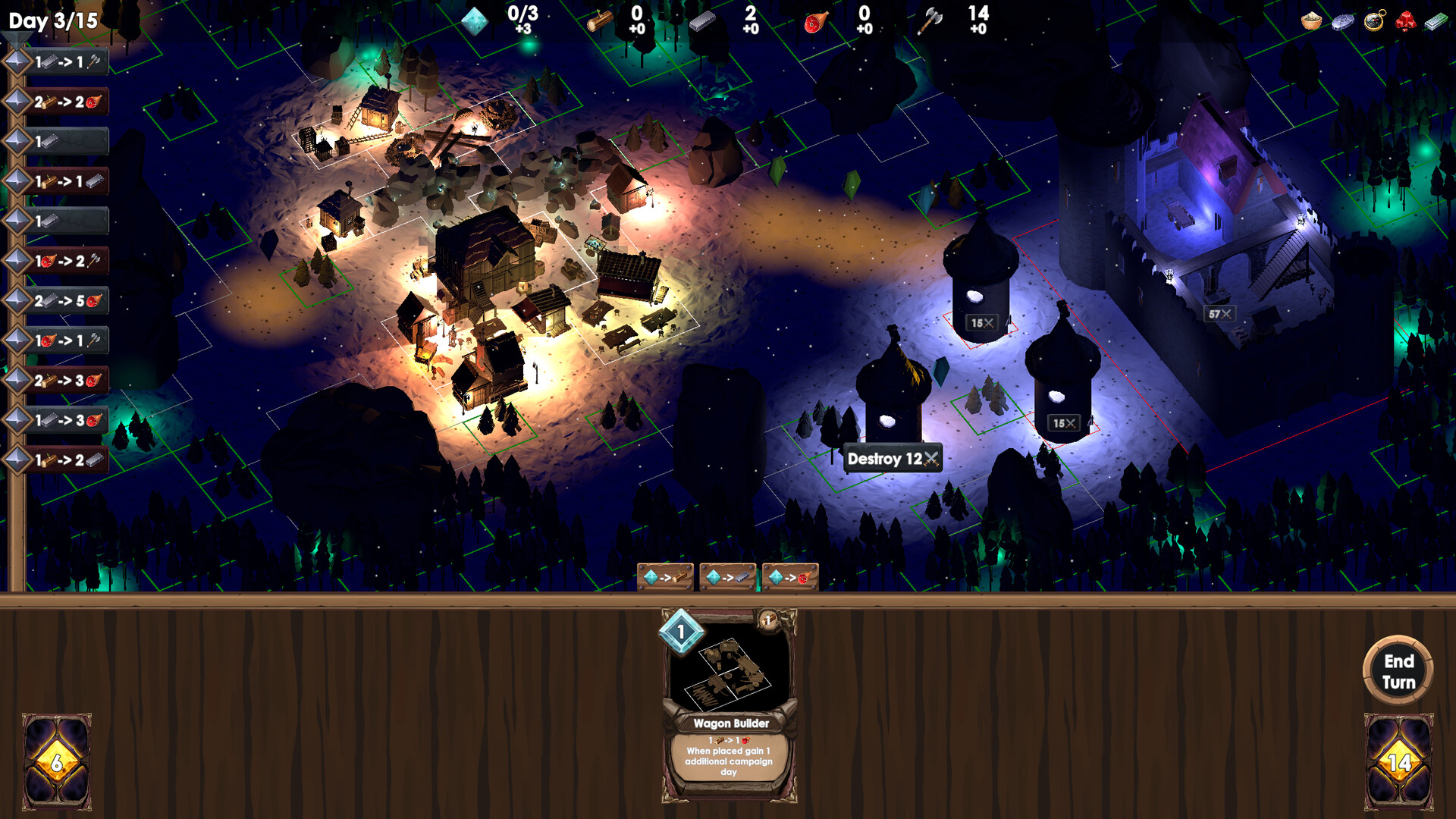
Task: Choose the 1 stone to 3 meat trade
Action: (67, 420)
